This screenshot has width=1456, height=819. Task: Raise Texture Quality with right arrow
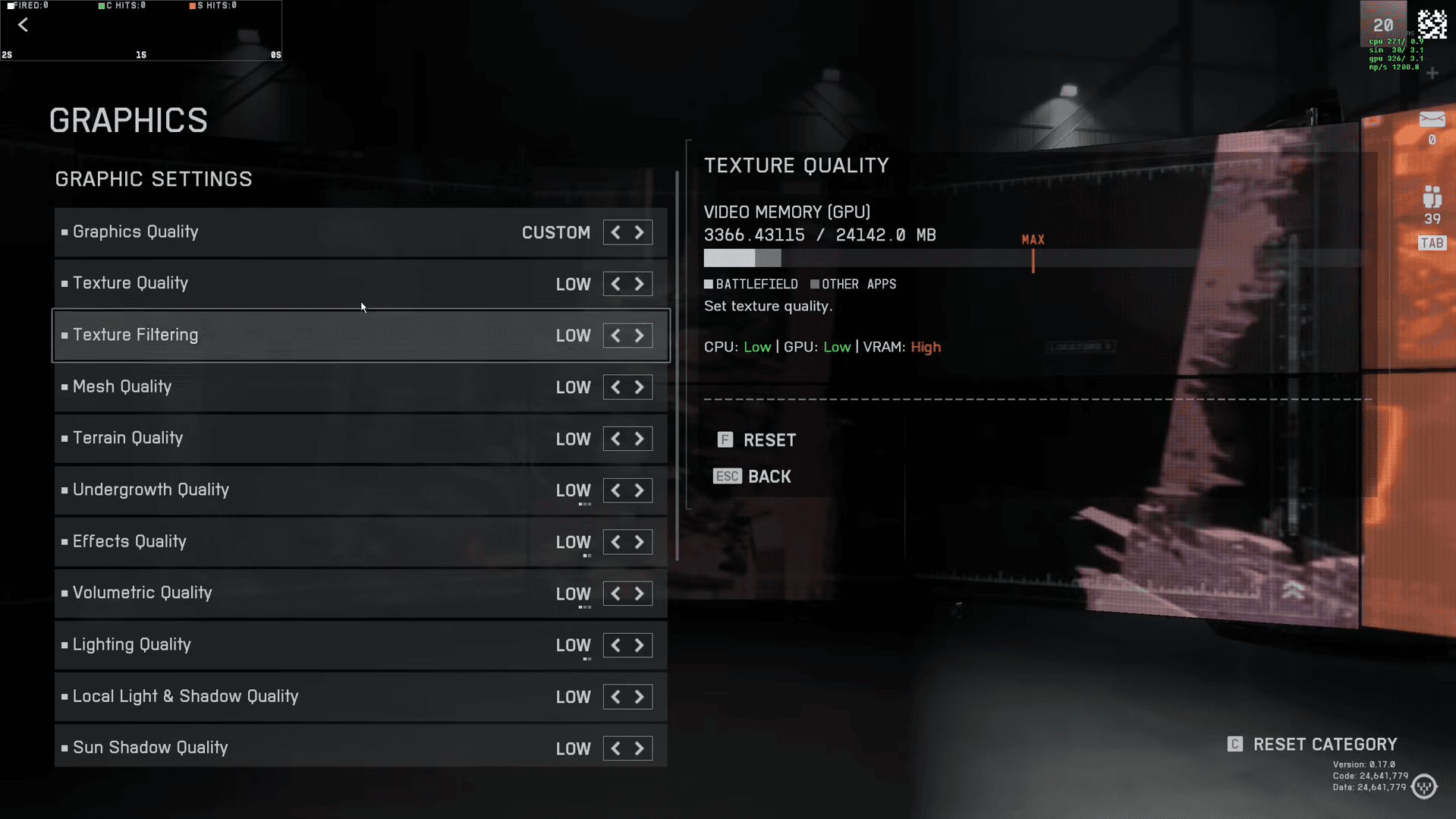click(x=640, y=284)
